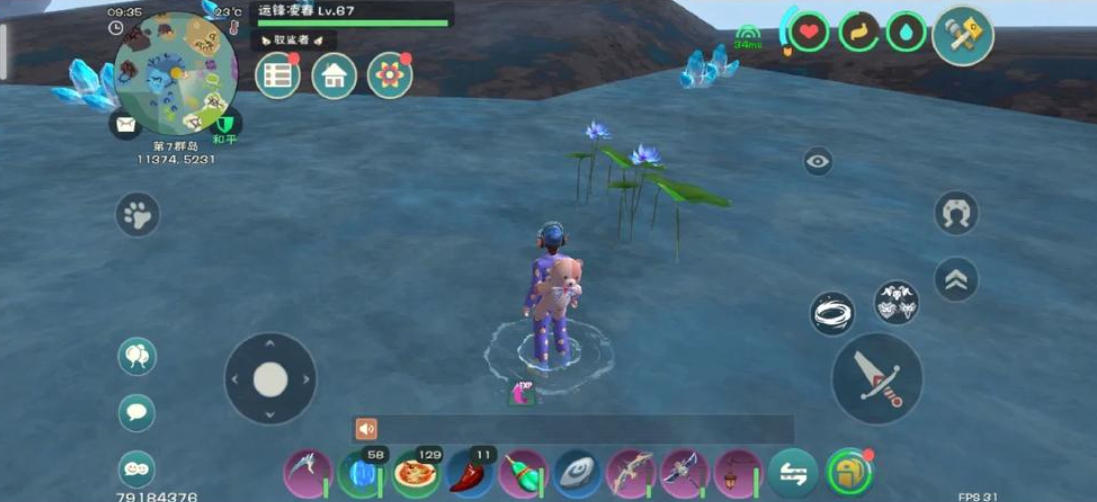Open the flower event button
Image resolution: width=1097 pixels, height=502 pixels.
point(390,76)
